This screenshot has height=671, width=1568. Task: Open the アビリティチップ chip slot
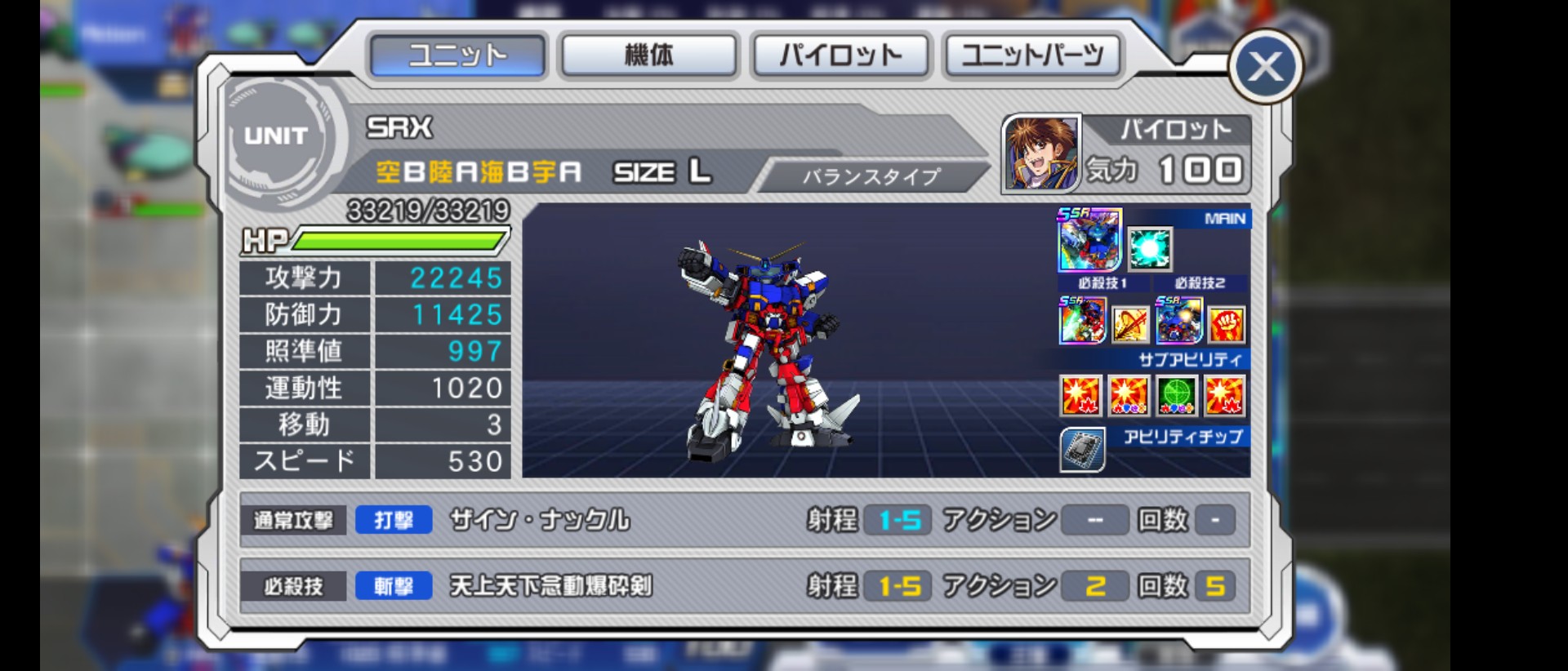tap(1082, 450)
